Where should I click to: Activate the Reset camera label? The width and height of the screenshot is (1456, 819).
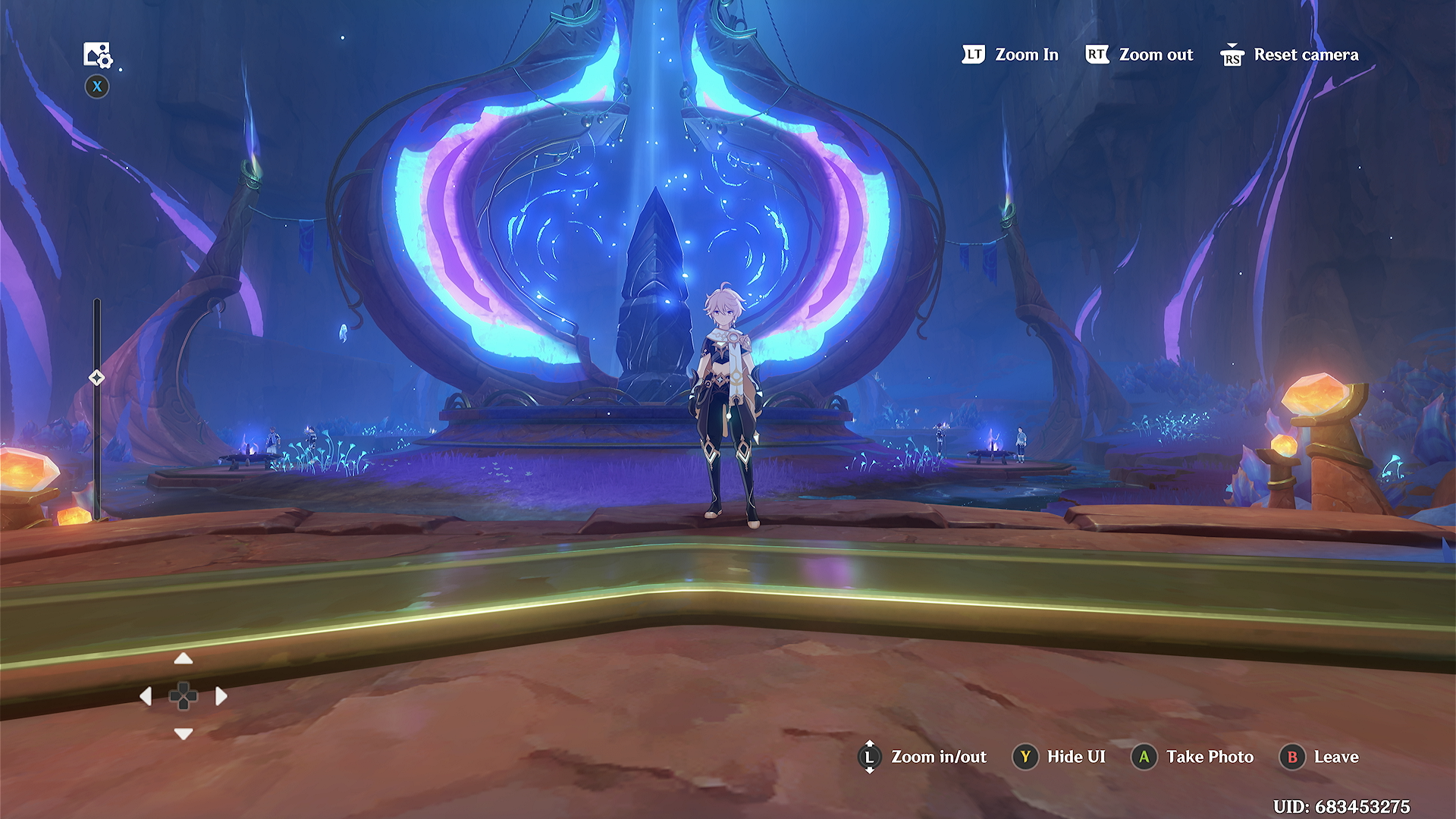[x=1305, y=55]
